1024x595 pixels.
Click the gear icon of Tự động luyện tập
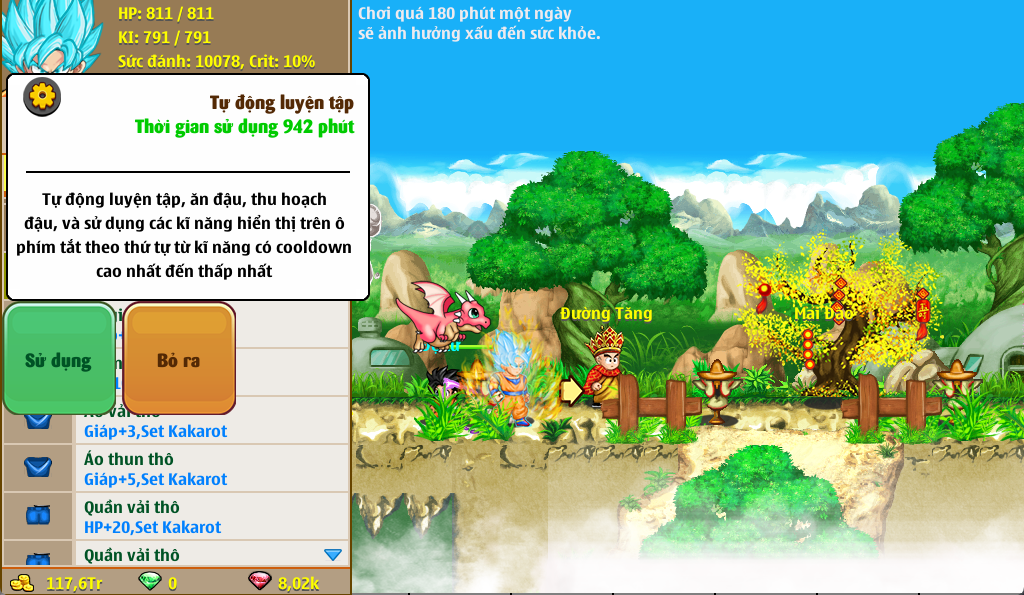click(x=42, y=97)
